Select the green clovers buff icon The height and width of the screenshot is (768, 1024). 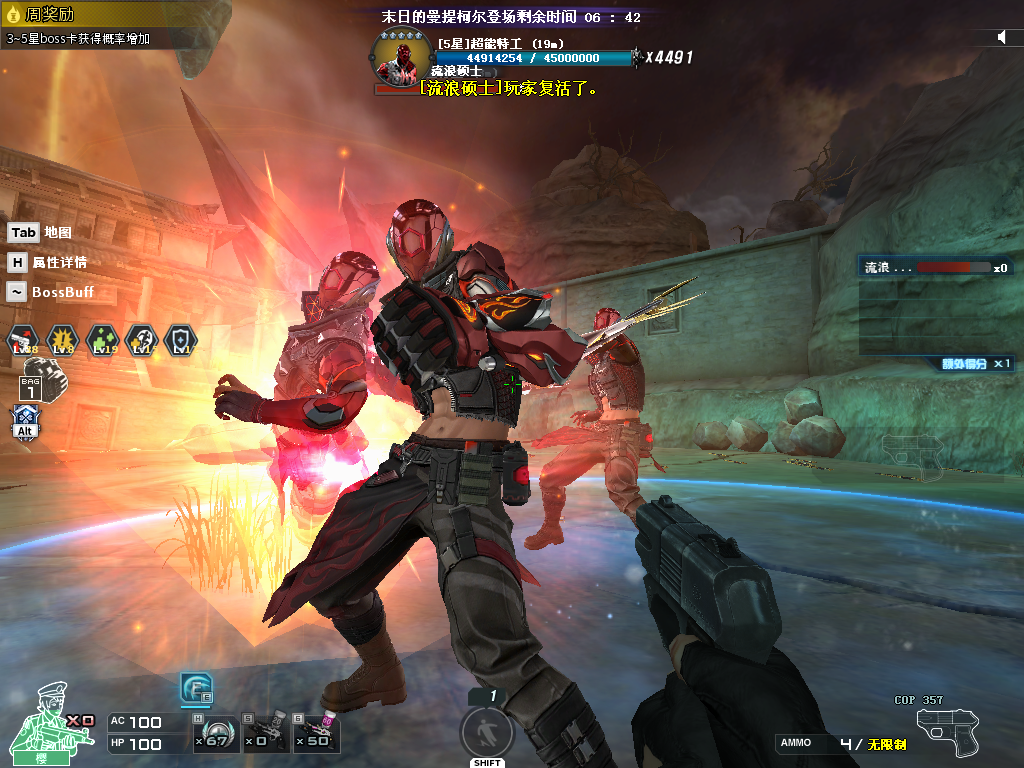point(101,341)
